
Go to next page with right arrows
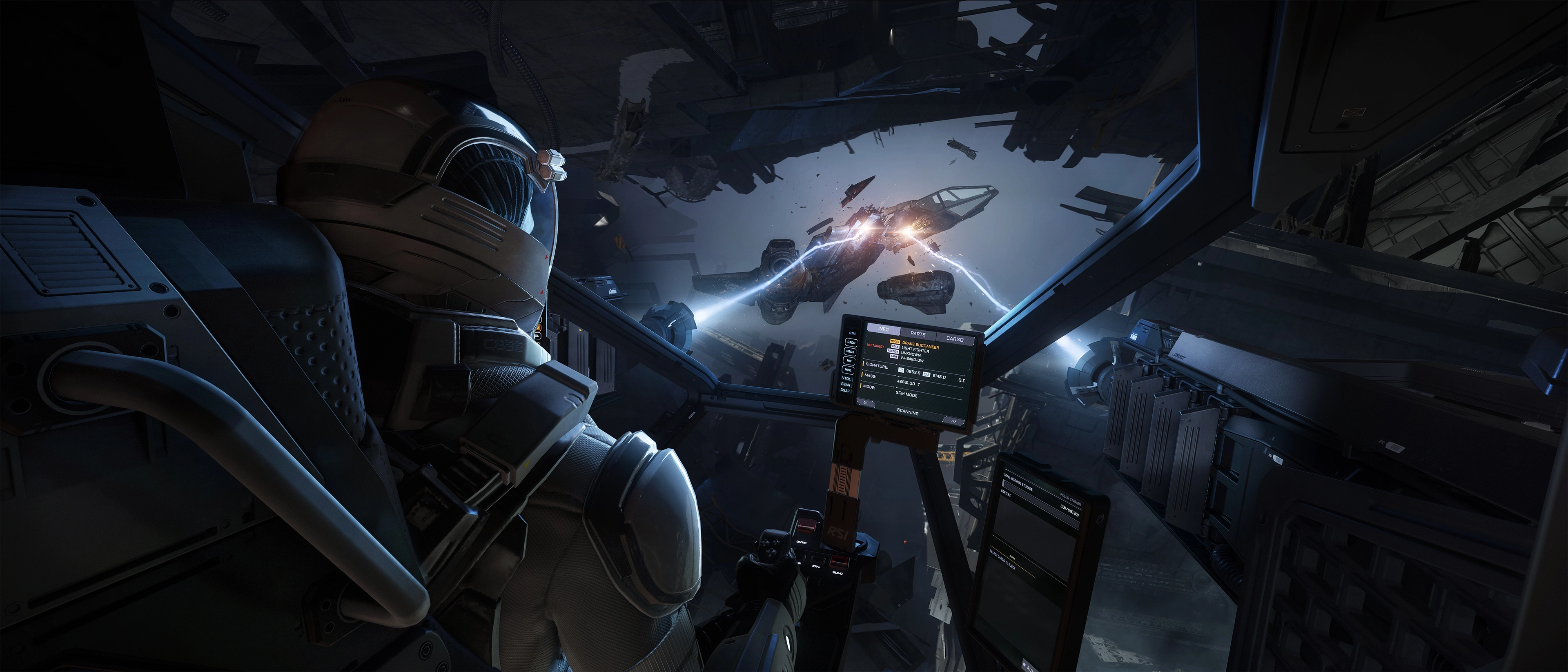[953, 421]
